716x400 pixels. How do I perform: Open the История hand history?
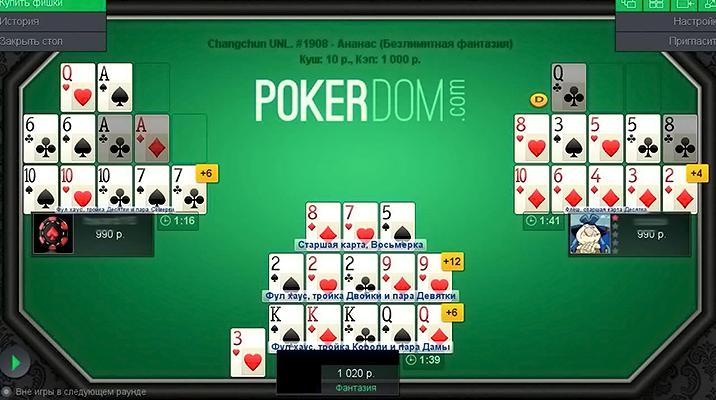coord(50,21)
